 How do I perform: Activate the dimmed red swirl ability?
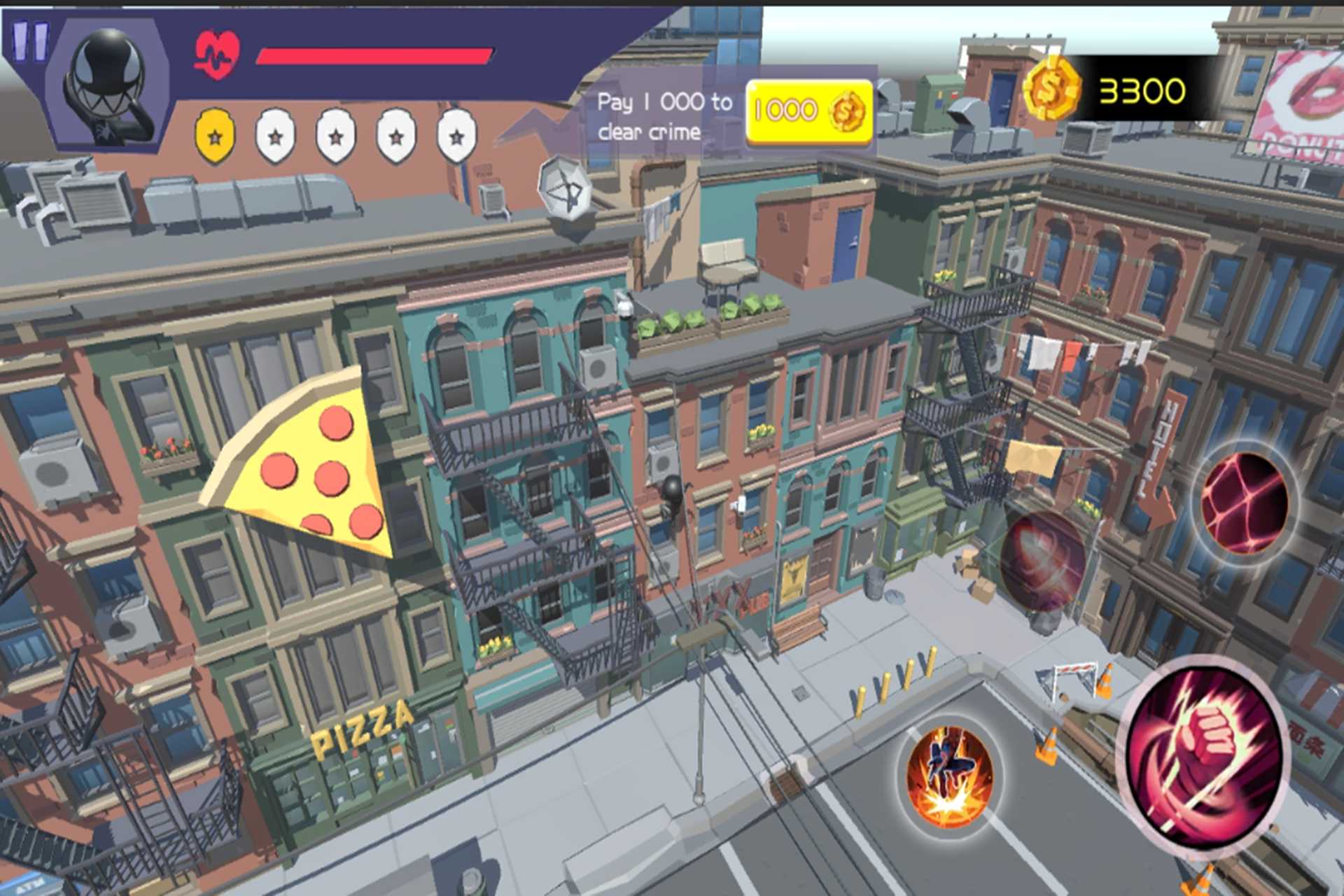(x=1042, y=560)
